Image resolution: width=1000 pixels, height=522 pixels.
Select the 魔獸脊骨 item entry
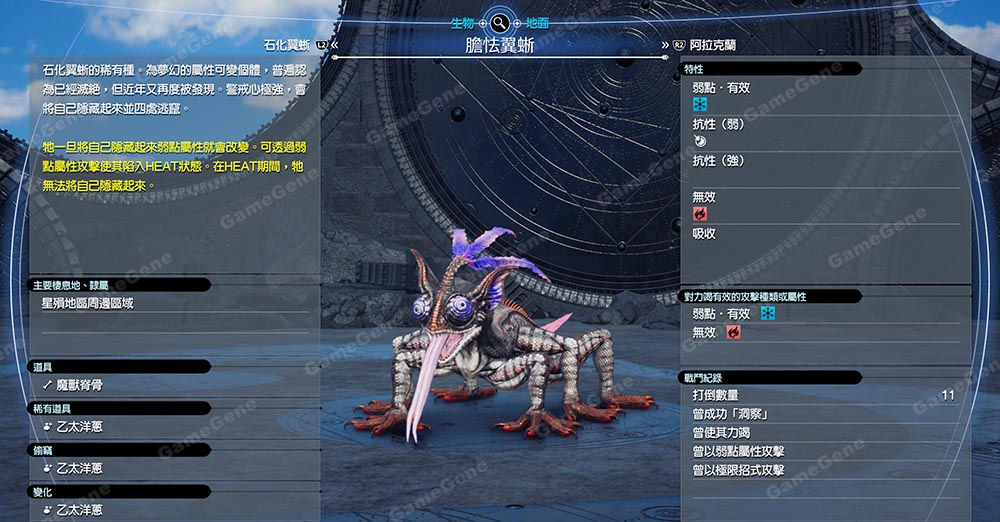(x=81, y=384)
